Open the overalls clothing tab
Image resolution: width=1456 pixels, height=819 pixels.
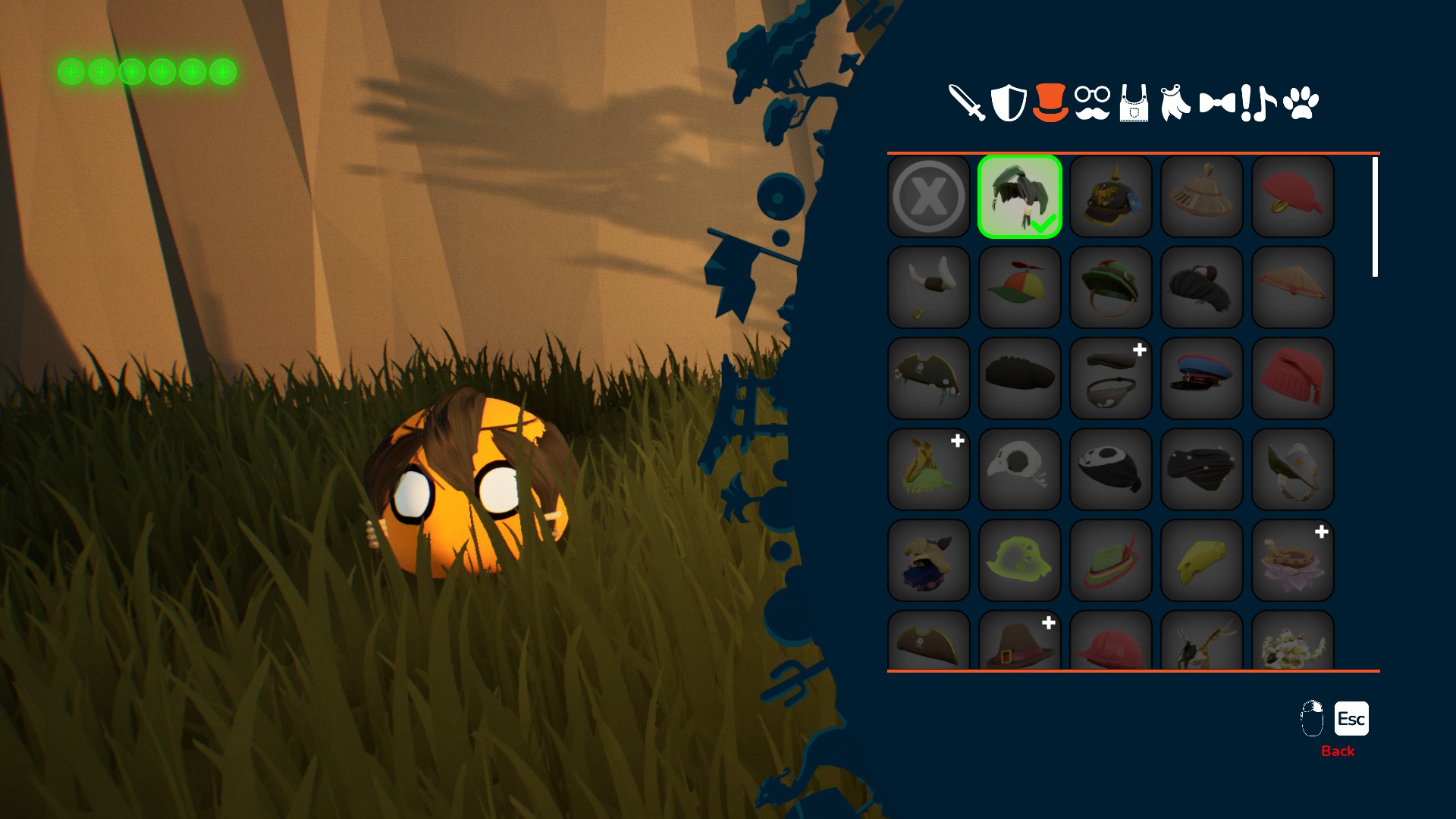click(x=1134, y=103)
